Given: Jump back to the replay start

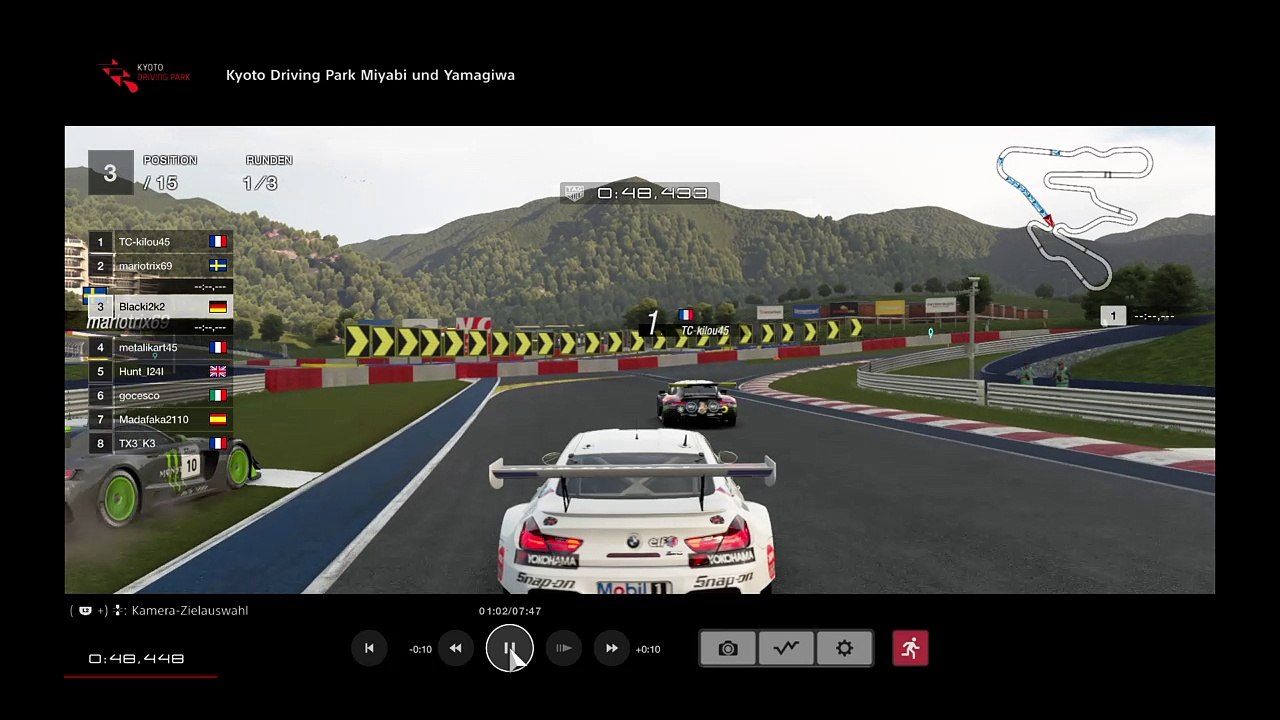Looking at the screenshot, I should (369, 649).
